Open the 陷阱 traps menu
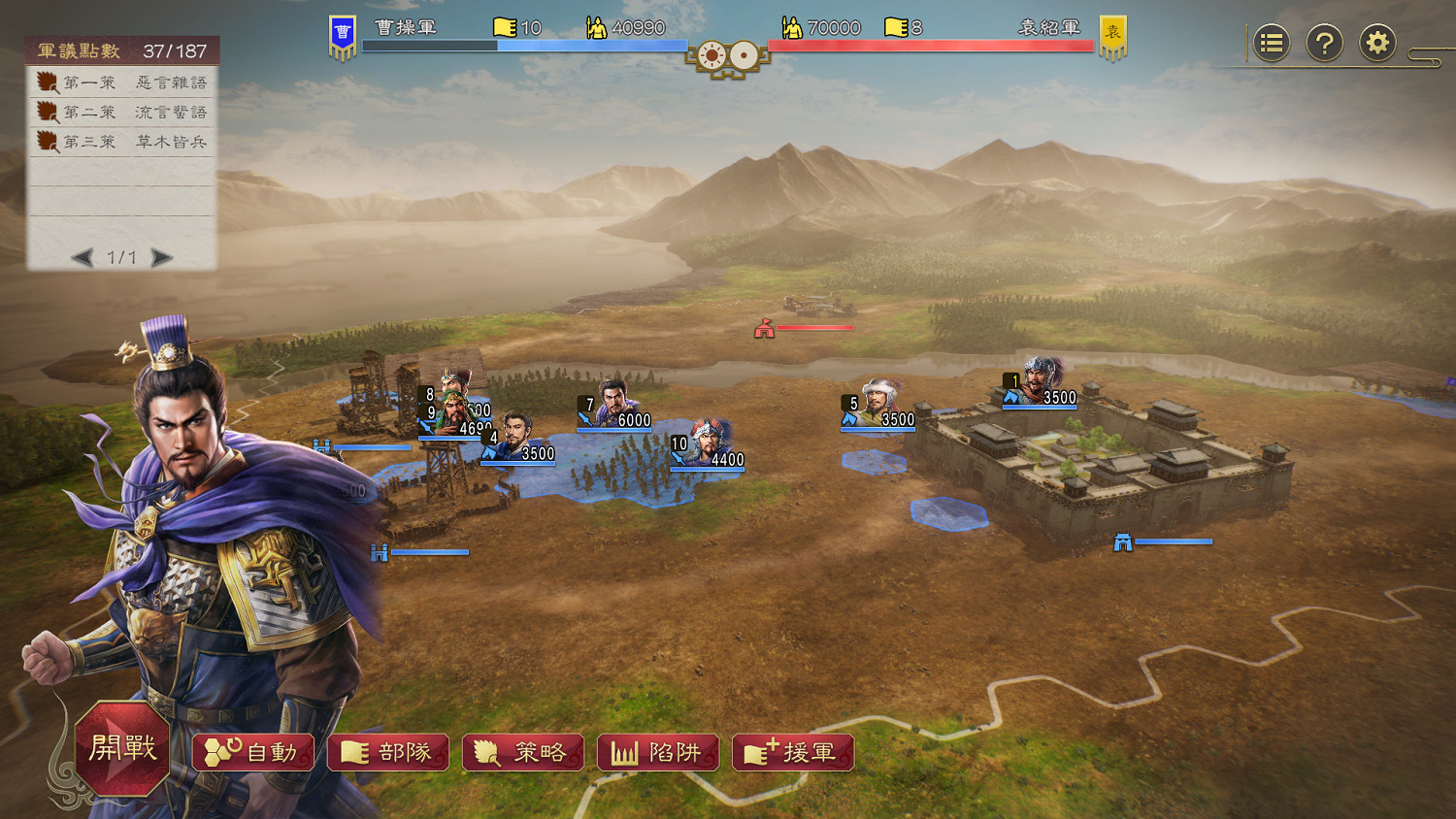Screen dimensions: 1456x819 click(x=658, y=753)
